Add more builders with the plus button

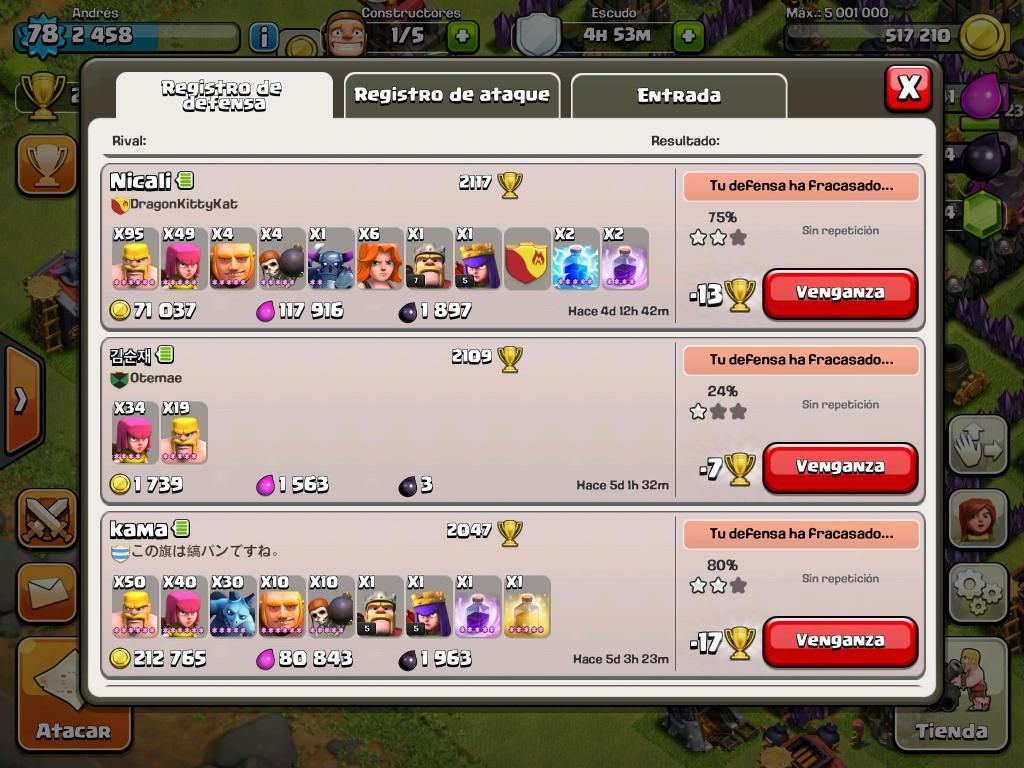click(x=462, y=37)
